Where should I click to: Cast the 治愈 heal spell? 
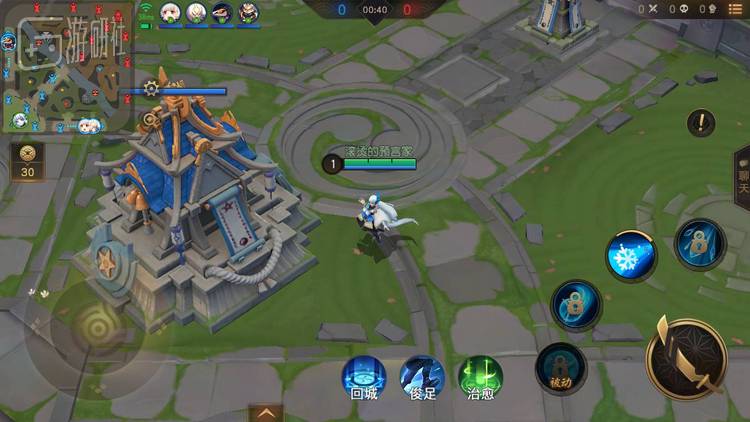pos(480,377)
